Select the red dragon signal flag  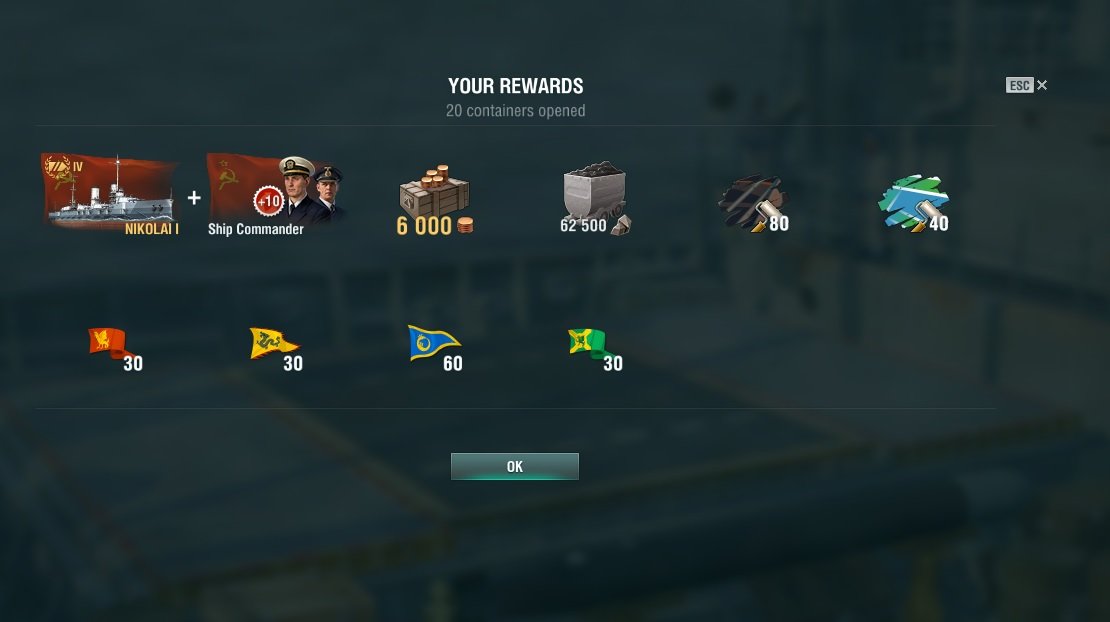107,344
